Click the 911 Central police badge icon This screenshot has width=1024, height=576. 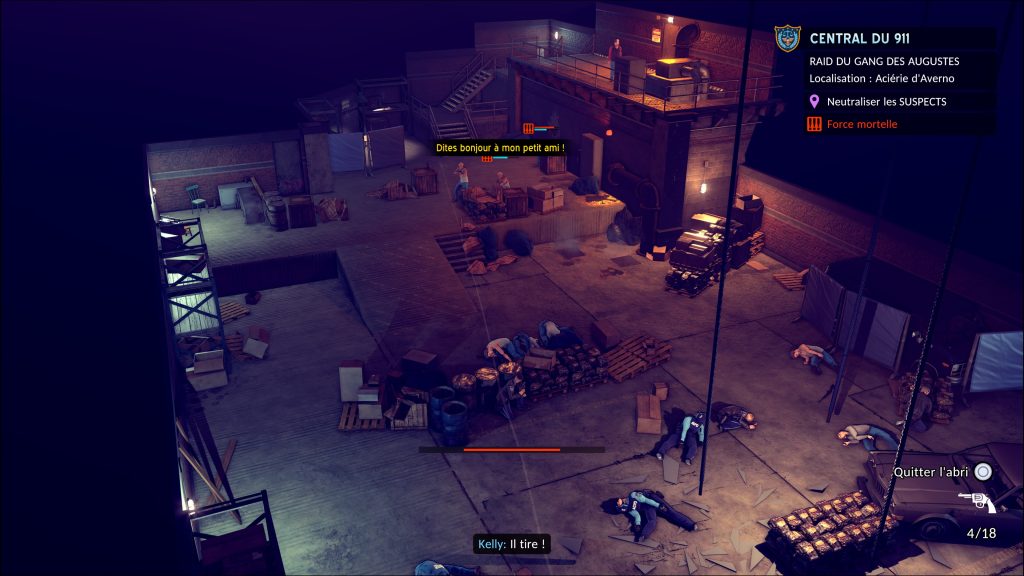click(788, 39)
